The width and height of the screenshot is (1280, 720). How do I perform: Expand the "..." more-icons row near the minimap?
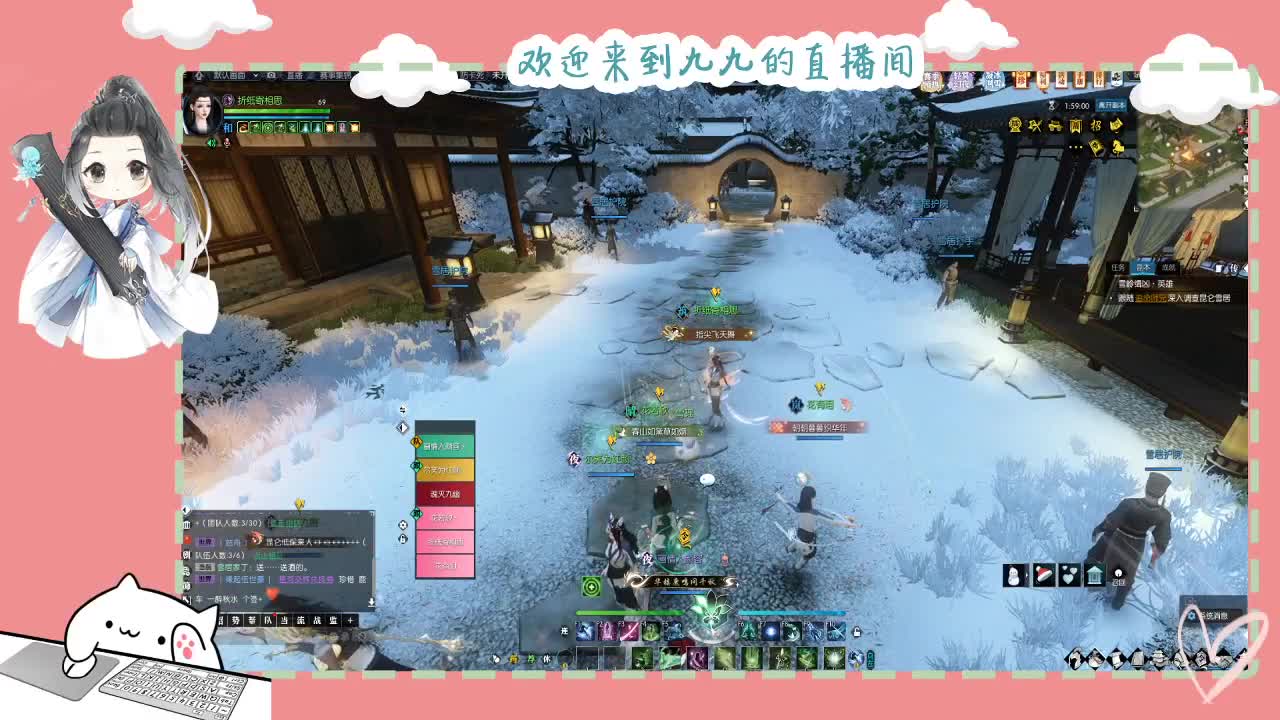pos(1074,147)
